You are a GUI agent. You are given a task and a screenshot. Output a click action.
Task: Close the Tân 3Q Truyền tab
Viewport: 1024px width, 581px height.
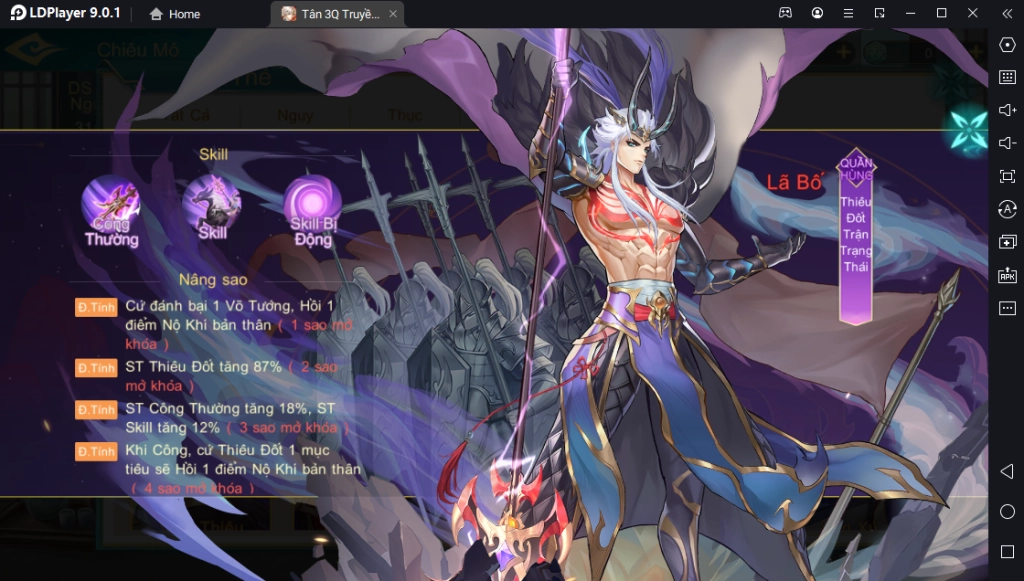[x=393, y=14]
